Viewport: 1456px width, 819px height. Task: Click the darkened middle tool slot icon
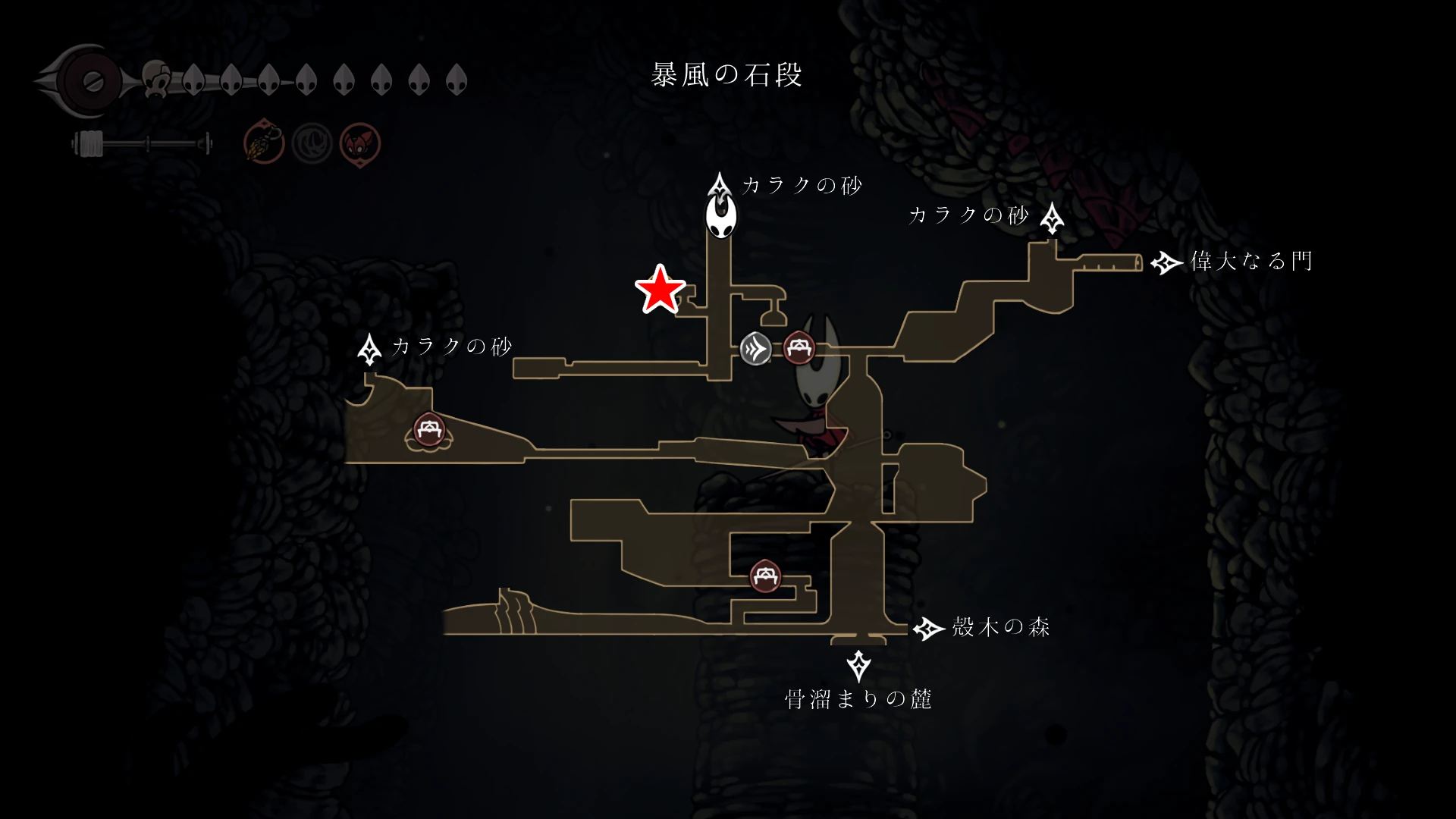point(313,141)
